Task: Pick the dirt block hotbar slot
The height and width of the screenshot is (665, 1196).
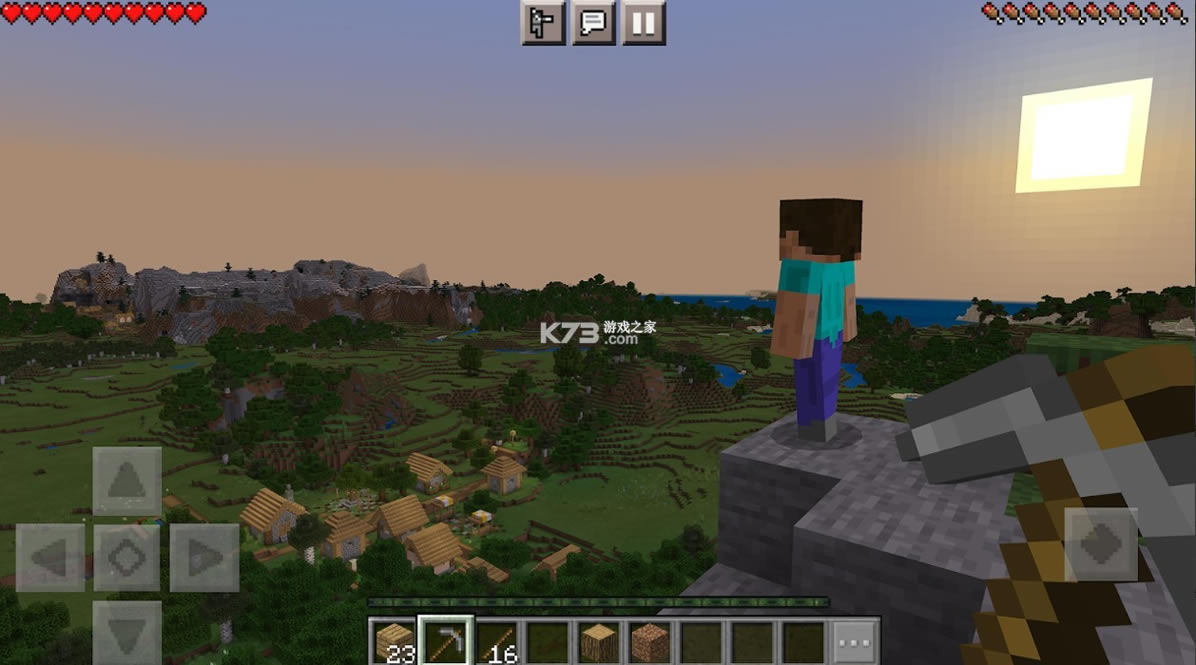Action: (650, 641)
